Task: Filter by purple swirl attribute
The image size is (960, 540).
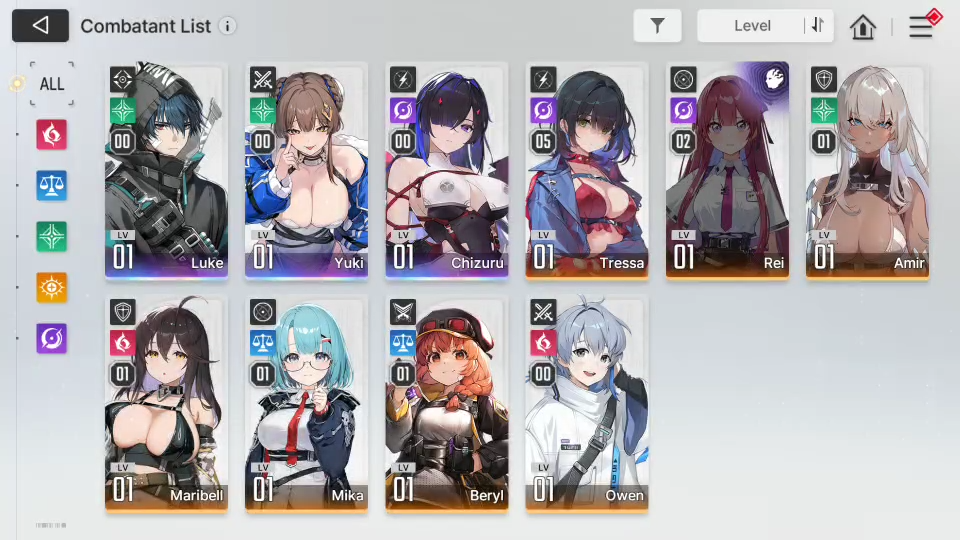Action: 51,338
